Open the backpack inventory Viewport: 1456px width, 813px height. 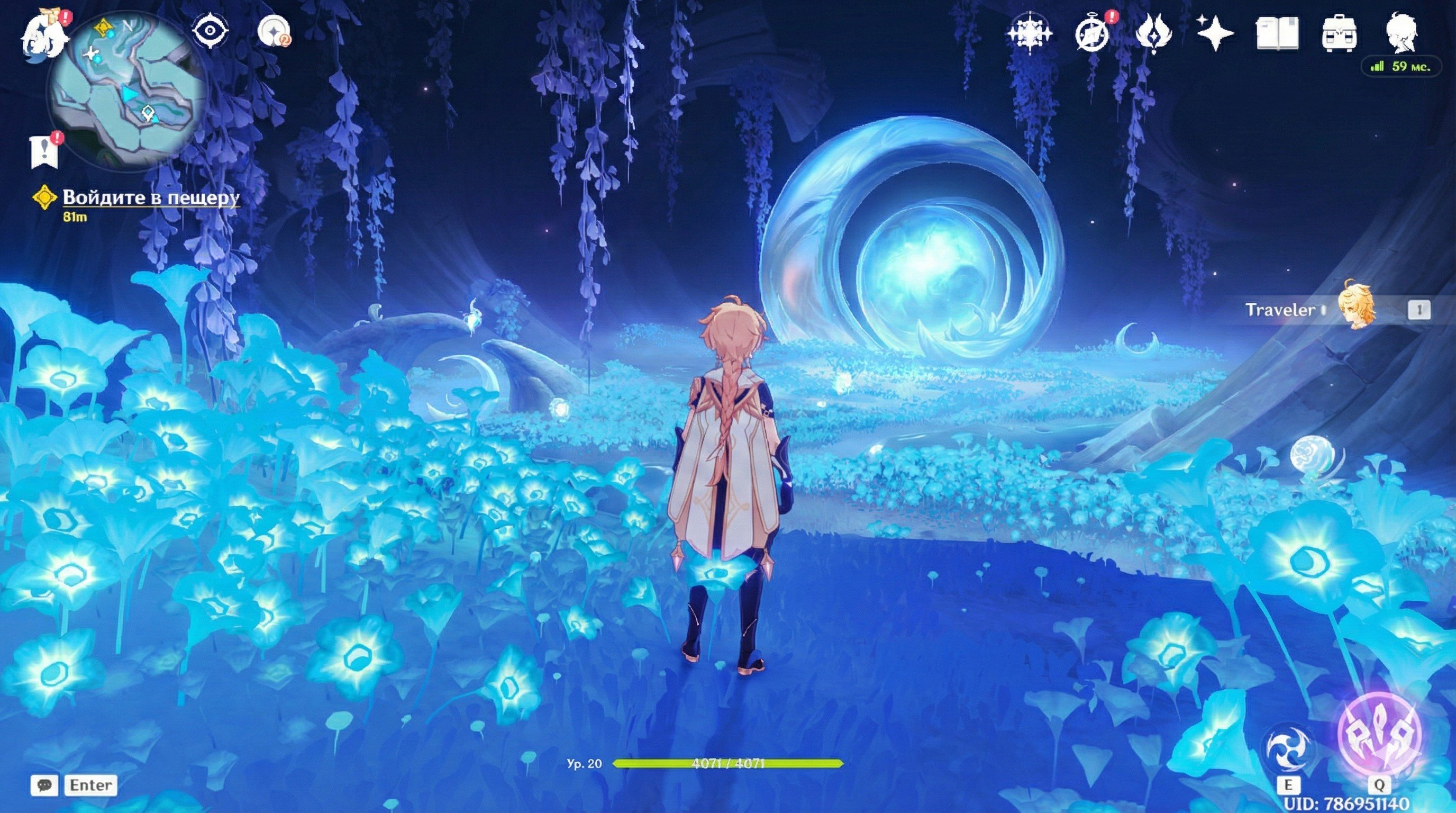(x=1339, y=34)
